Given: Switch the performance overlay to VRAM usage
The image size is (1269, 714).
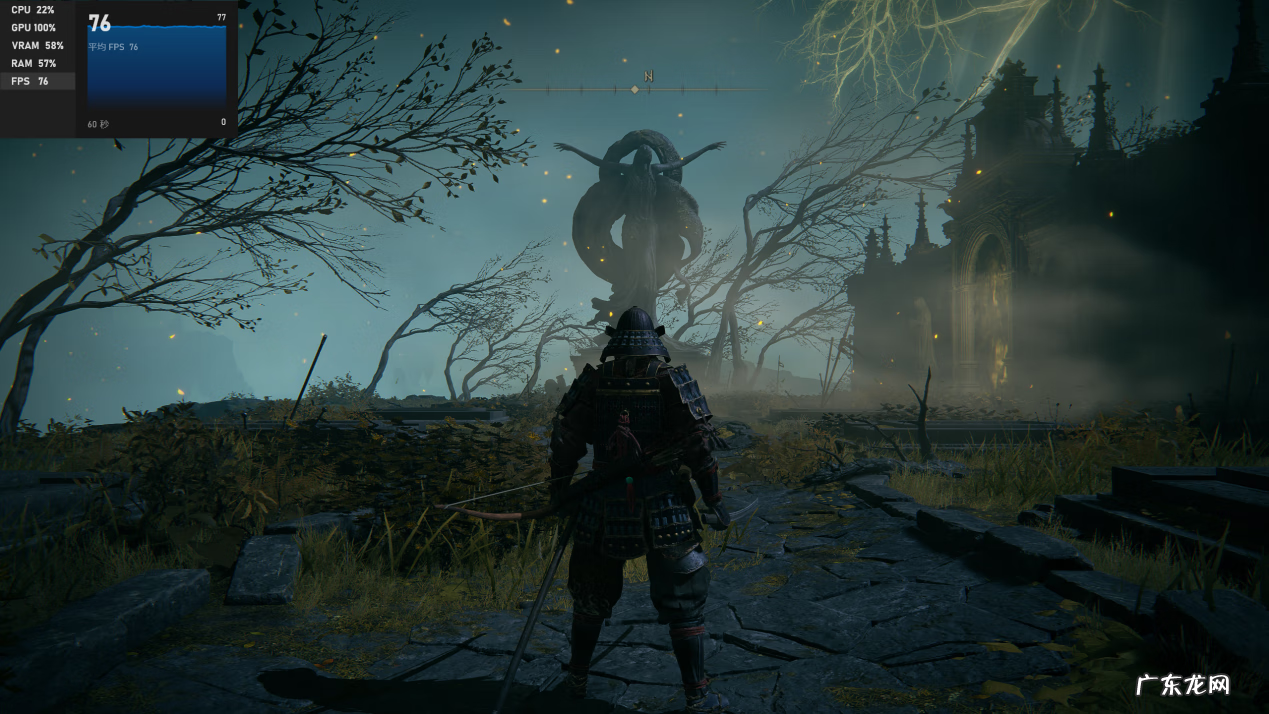Looking at the screenshot, I should click(x=37, y=46).
